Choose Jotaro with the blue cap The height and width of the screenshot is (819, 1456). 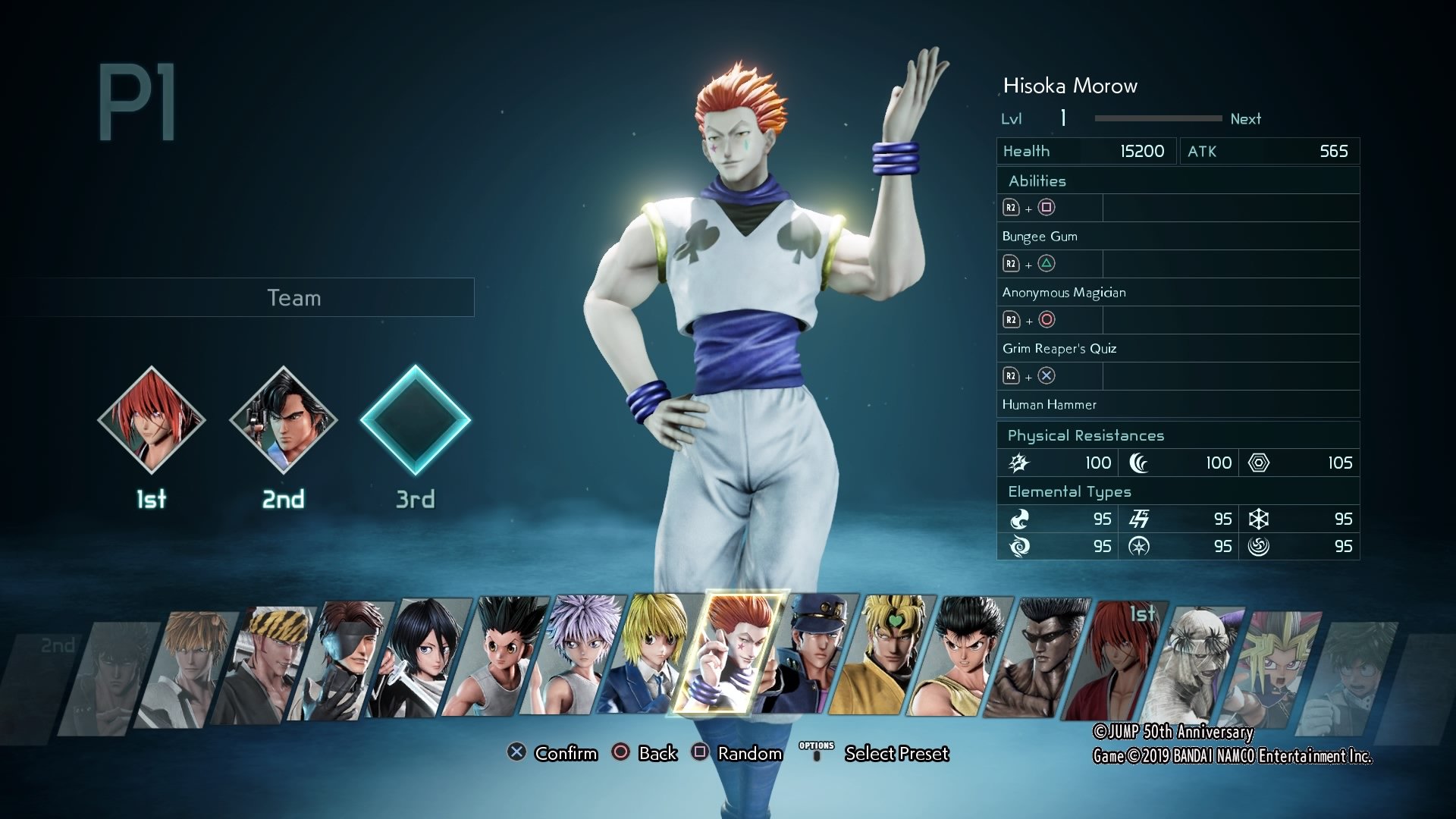point(814,654)
